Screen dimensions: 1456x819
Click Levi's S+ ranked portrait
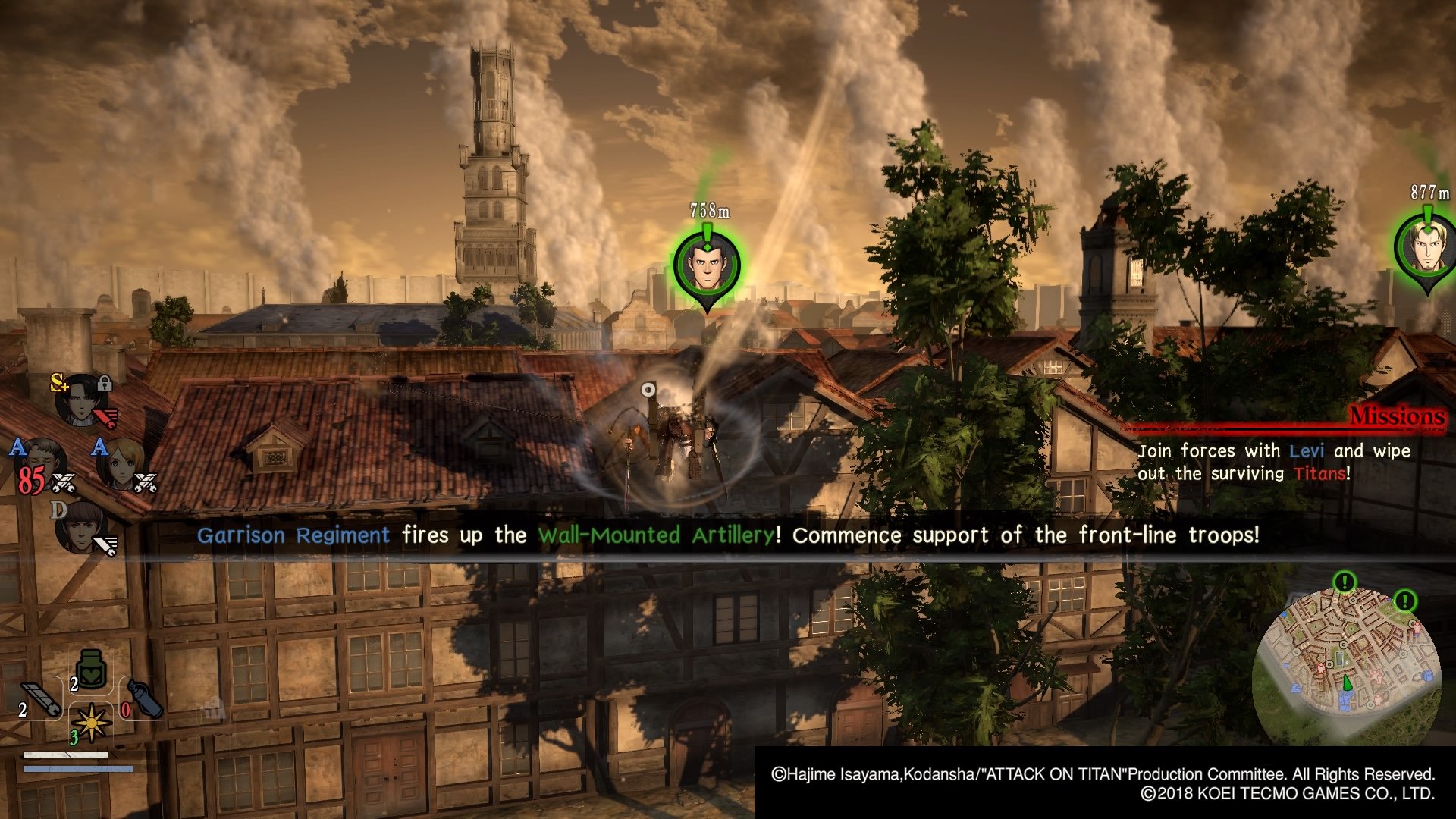pos(80,400)
